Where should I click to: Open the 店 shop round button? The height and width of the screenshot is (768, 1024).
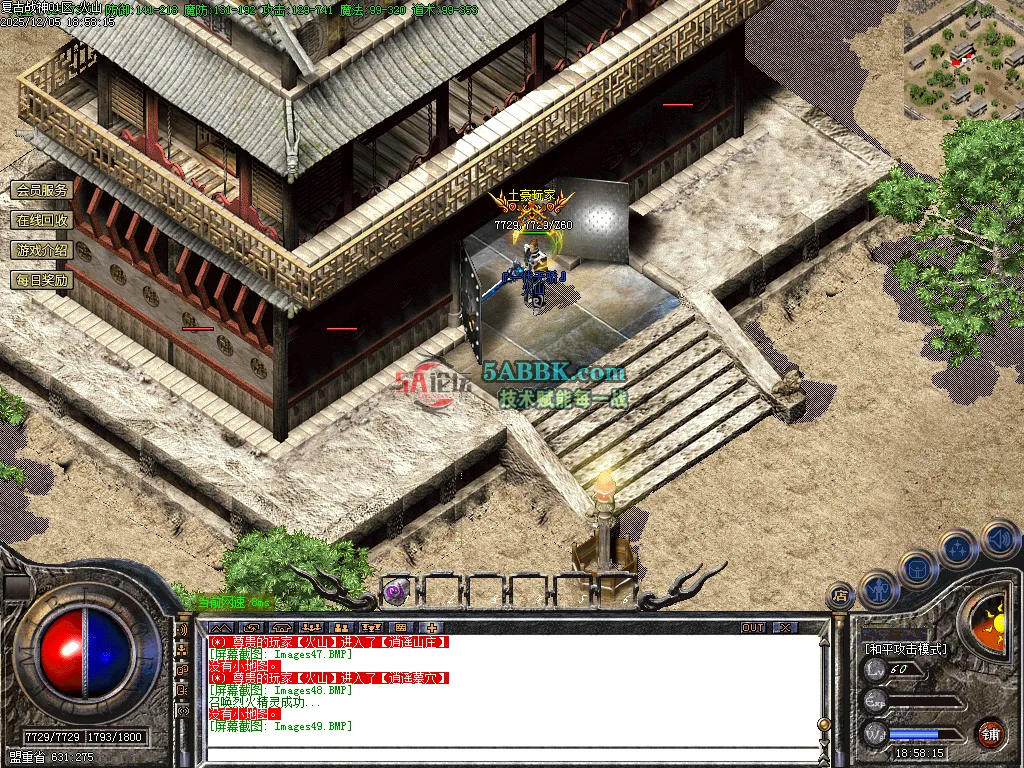click(x=840, y=597)
